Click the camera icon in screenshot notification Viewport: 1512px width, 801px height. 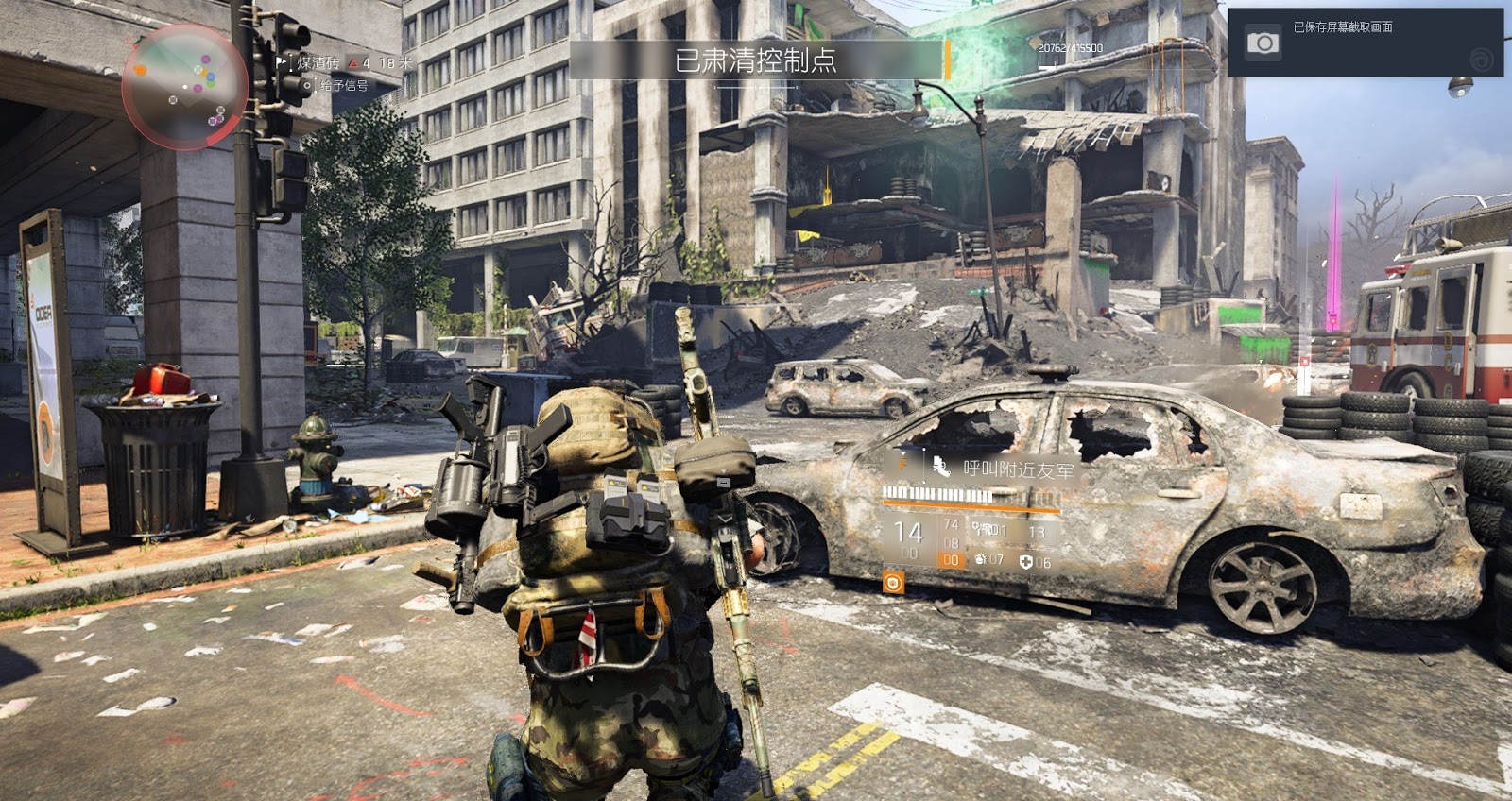tap(1263, 43)
